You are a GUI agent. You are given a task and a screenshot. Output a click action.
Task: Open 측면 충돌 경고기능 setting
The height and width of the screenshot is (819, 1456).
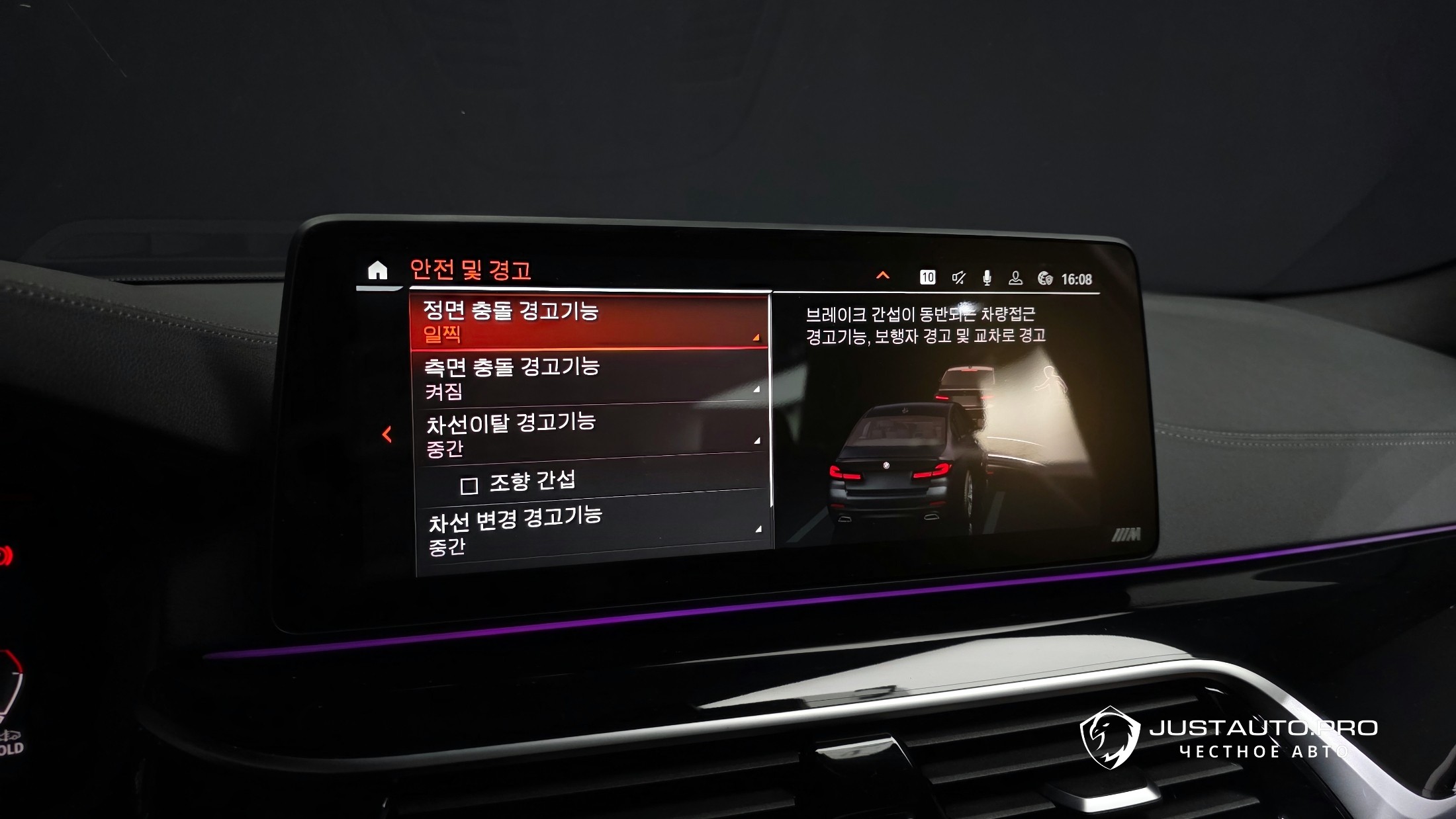(589, 378)
